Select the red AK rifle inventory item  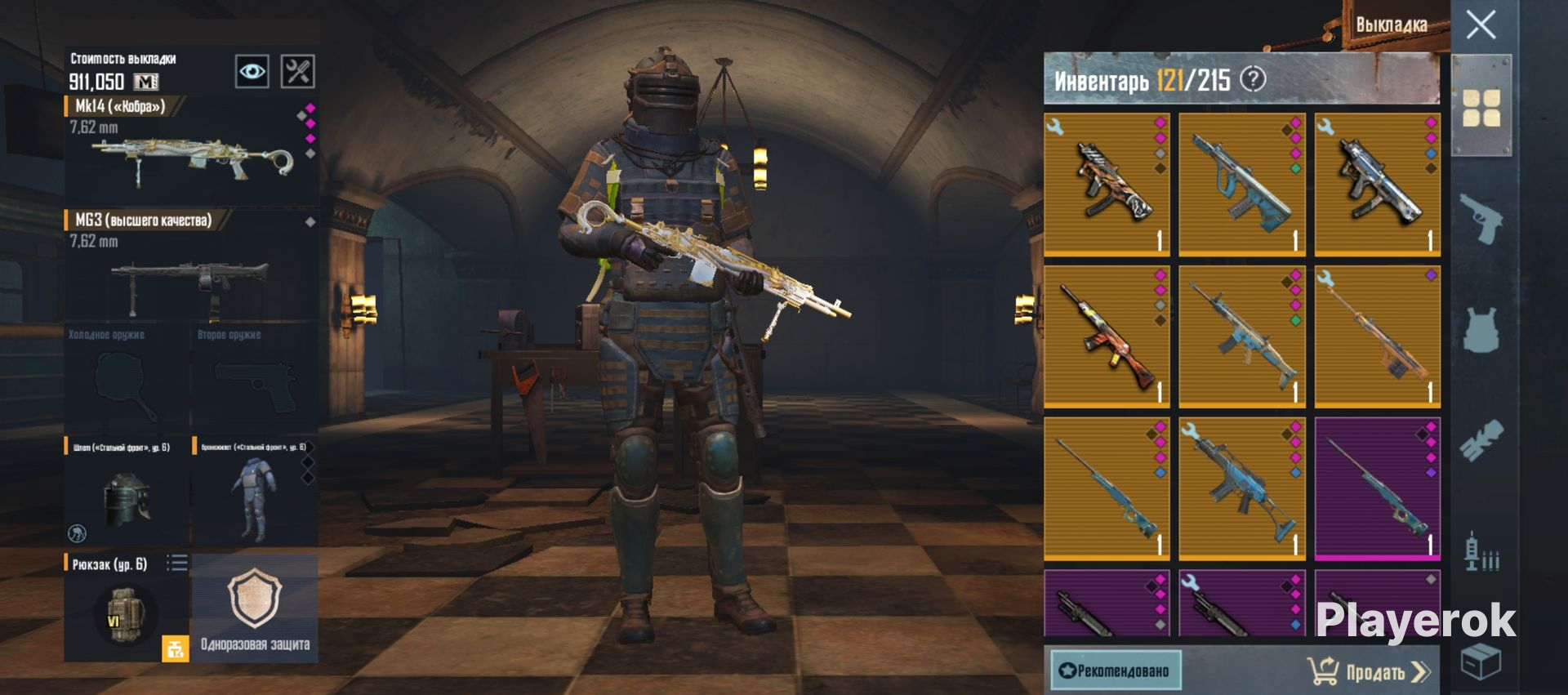coord(1107,336)
